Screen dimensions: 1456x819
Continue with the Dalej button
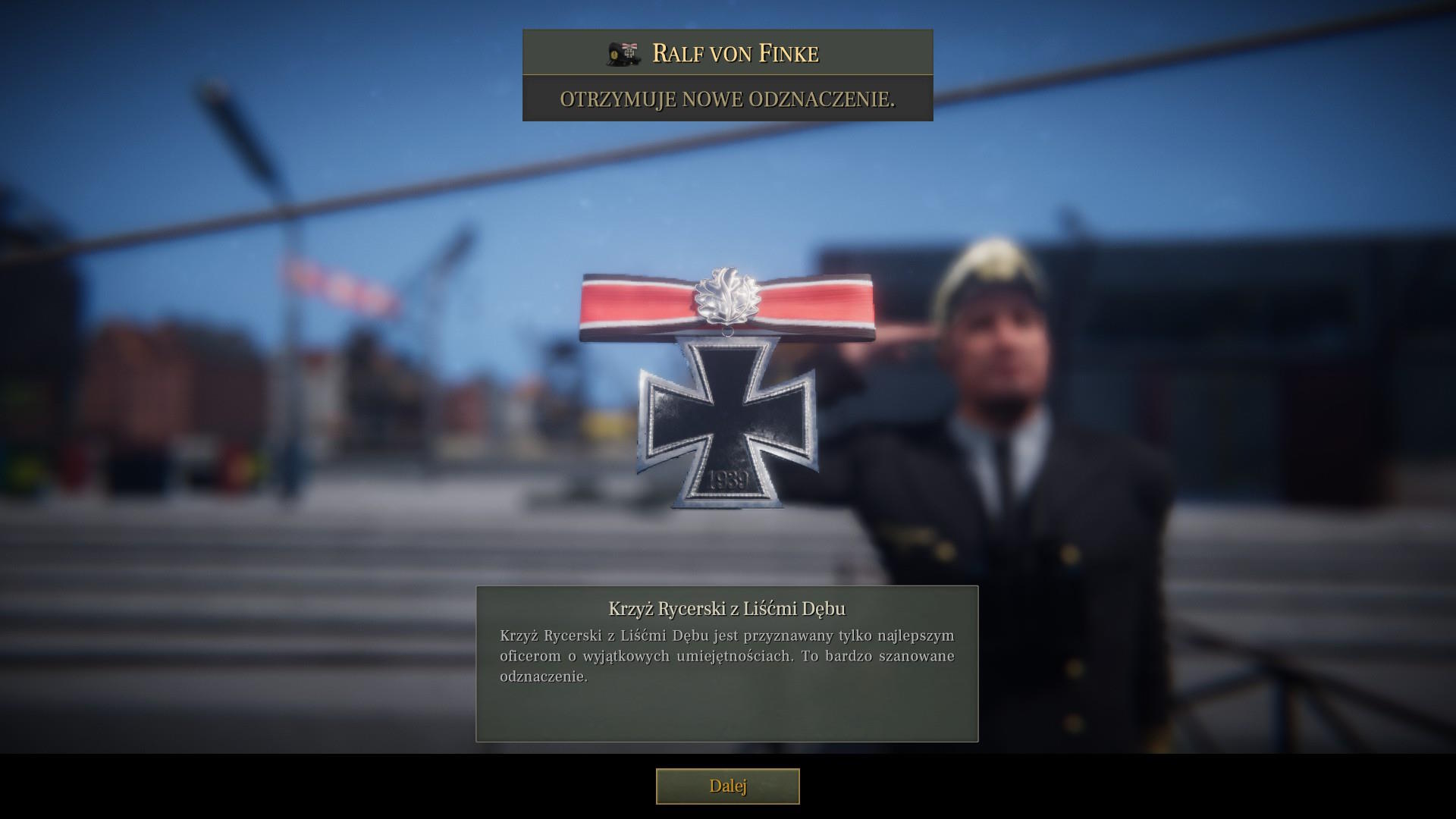727,786
